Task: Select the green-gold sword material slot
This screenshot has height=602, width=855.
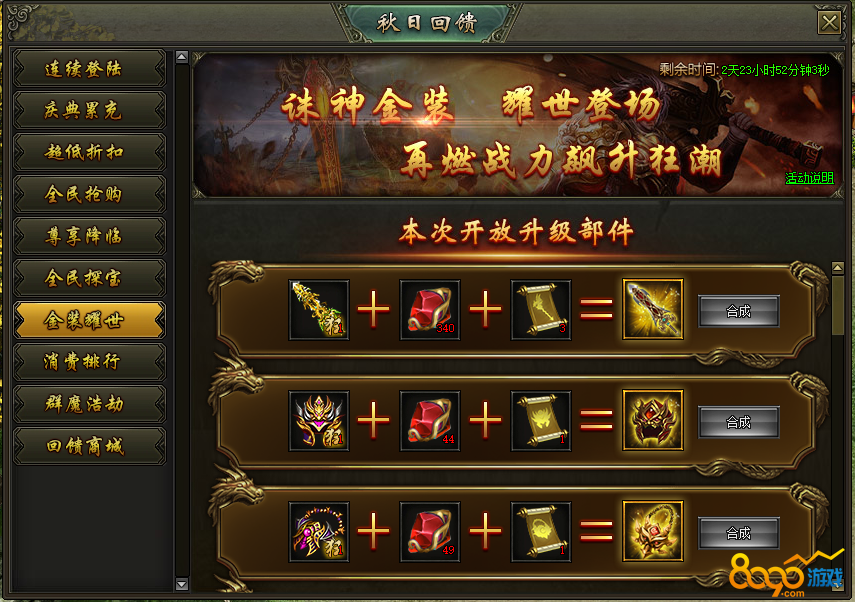Action: click(x=319, y=310)
